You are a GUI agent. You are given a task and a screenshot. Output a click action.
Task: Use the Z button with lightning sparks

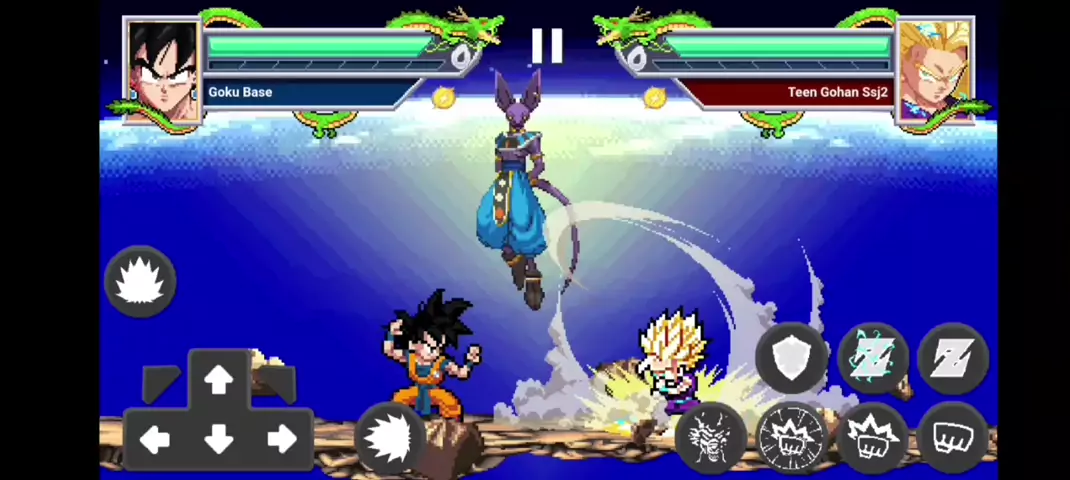click(x=872, y=357)
